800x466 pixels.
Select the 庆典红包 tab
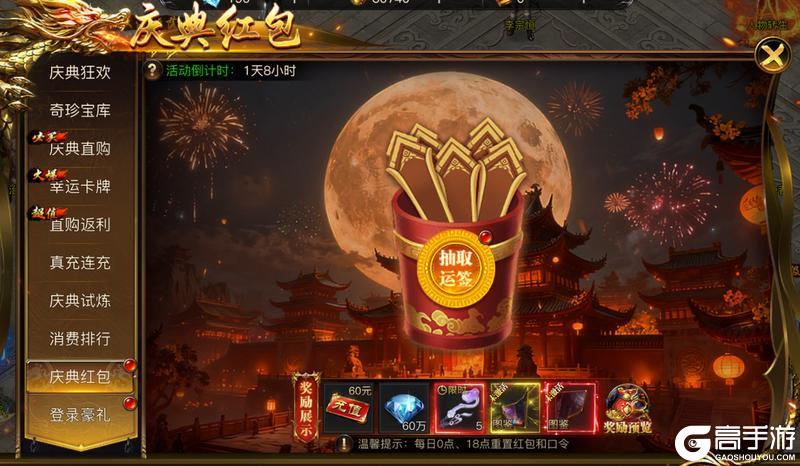pyautogui.click(x=80, y=376)
